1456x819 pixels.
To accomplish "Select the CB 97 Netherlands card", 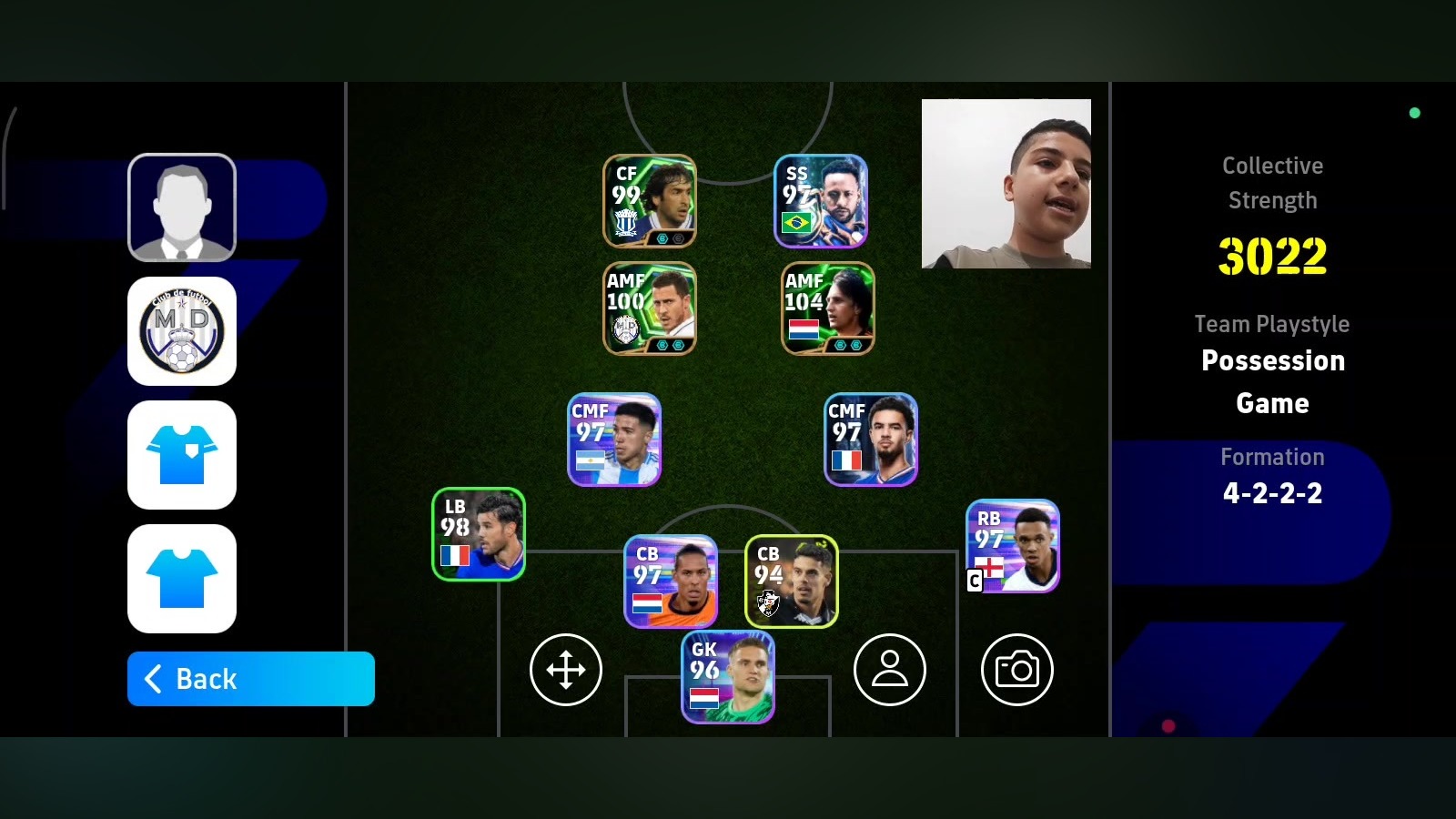I will click(x=671, y=581).
